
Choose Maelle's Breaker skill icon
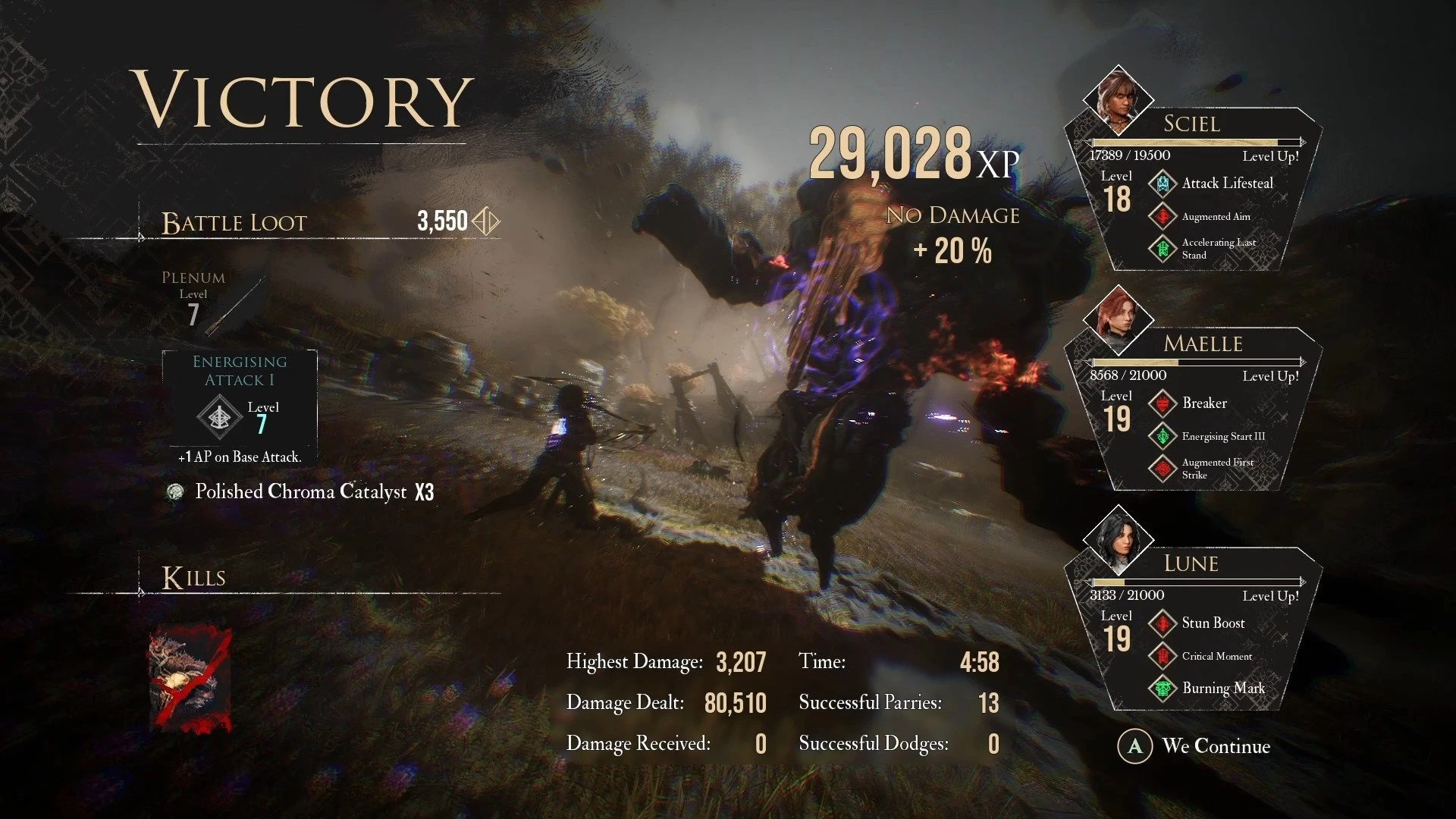point(1163,403)
